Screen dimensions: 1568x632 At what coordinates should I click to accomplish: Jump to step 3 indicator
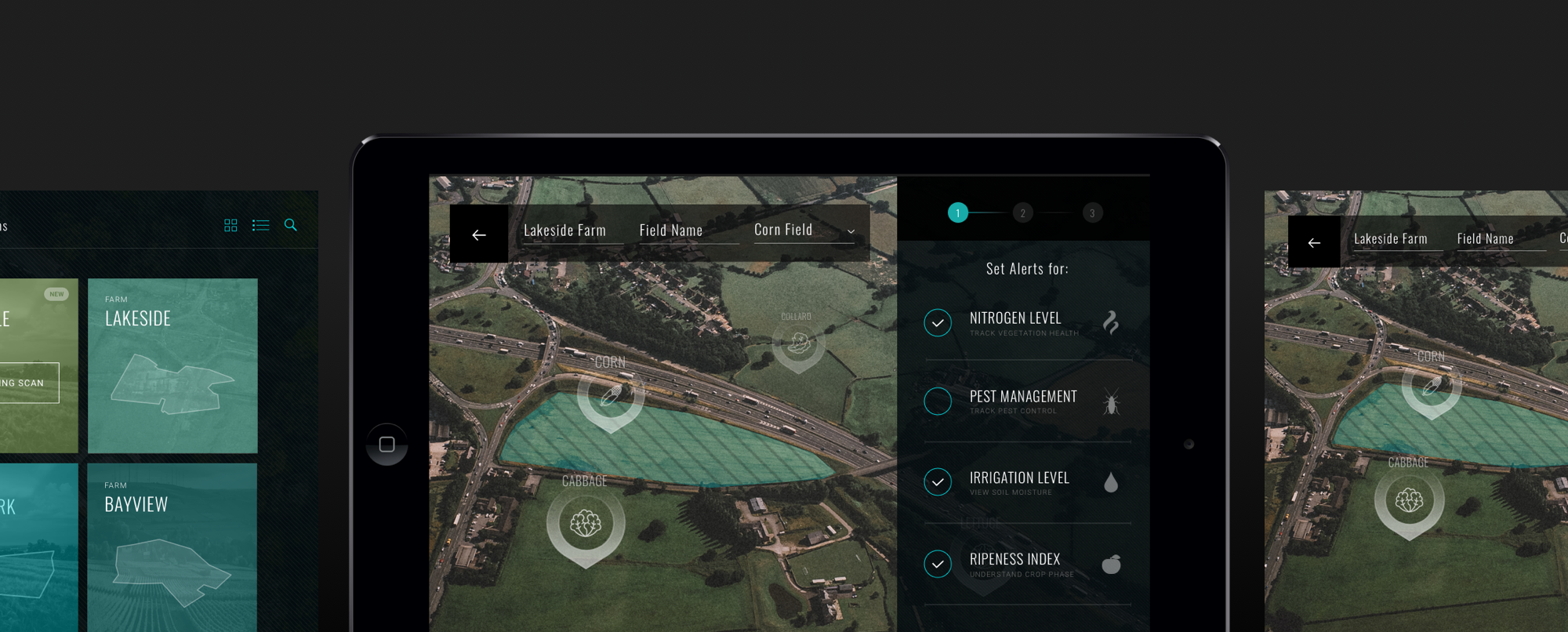coord(1092,213)
